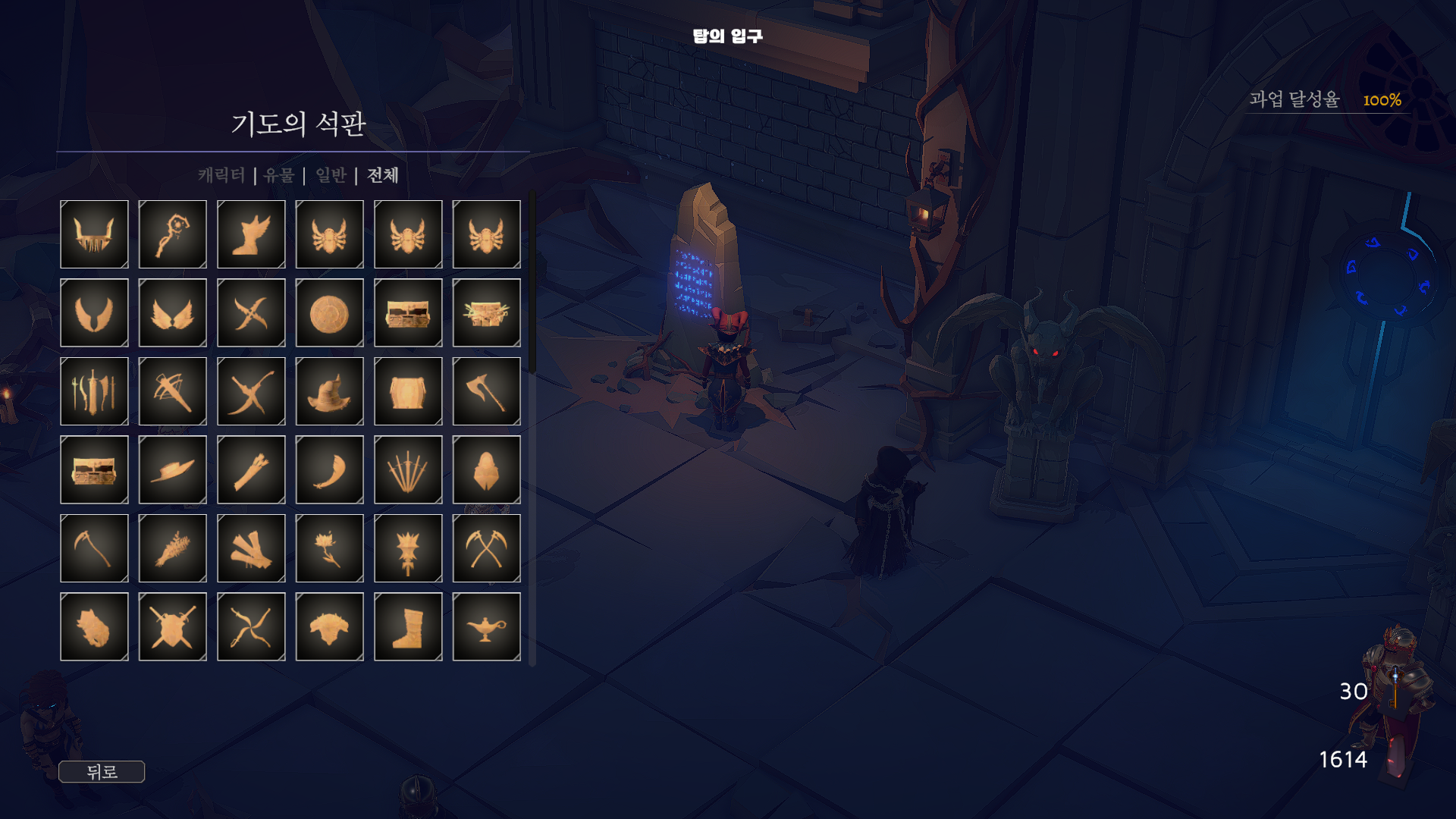Select the crossed swords and shield tile
The width and height of the screenshot is (1456, 819).
(173, 626)
